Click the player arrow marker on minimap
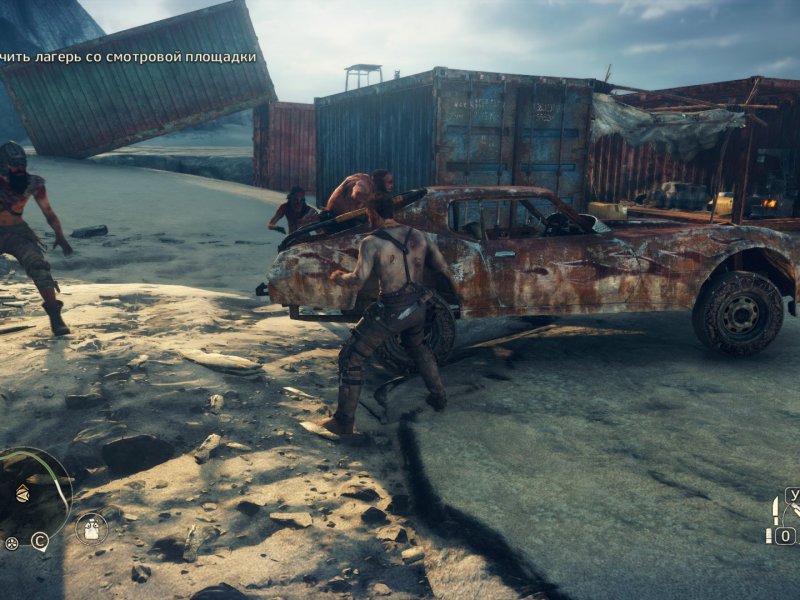The height and width of the screenshot is (600, 800). tap(22, 493)
